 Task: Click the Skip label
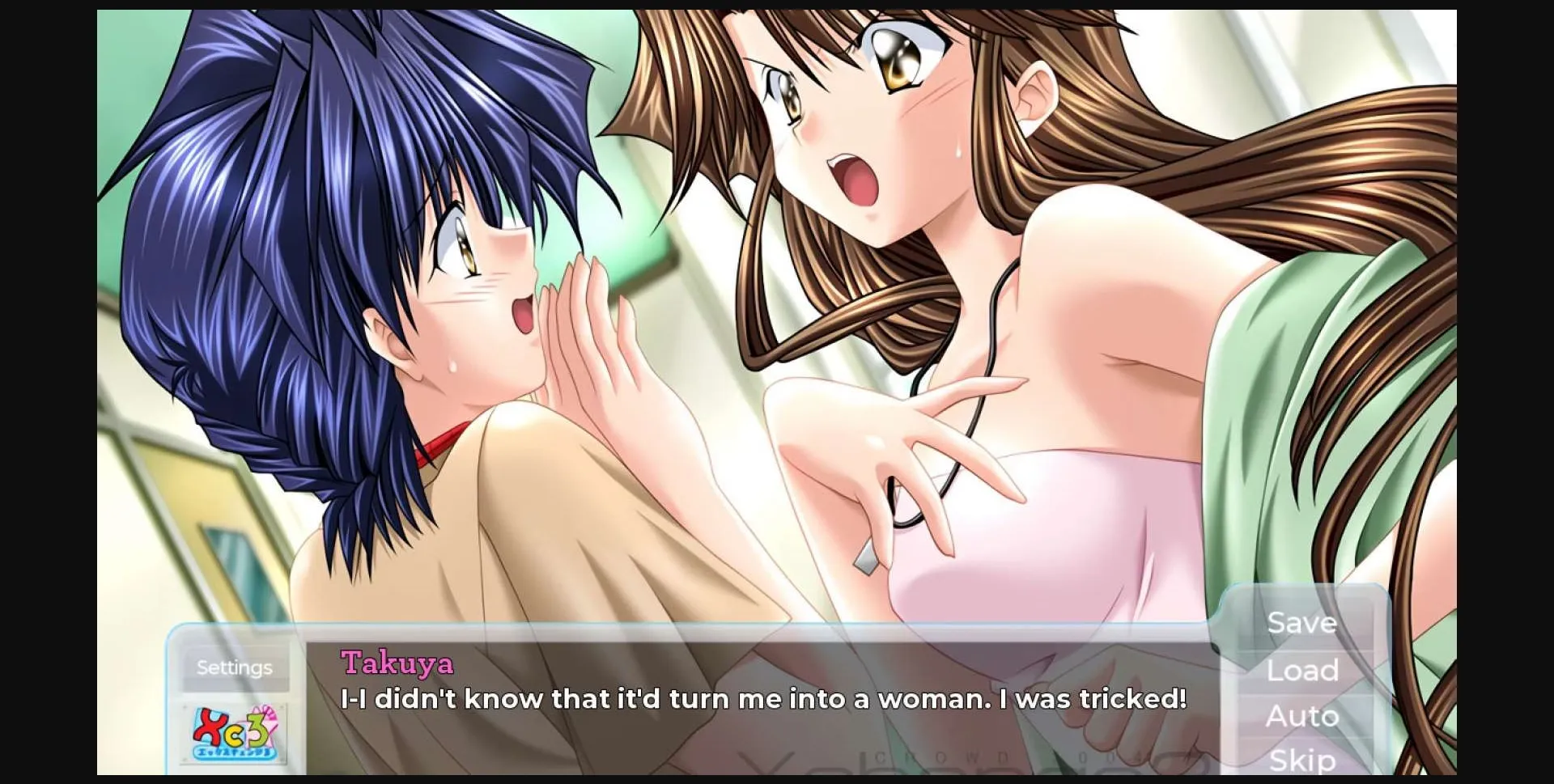(1301, 759)
